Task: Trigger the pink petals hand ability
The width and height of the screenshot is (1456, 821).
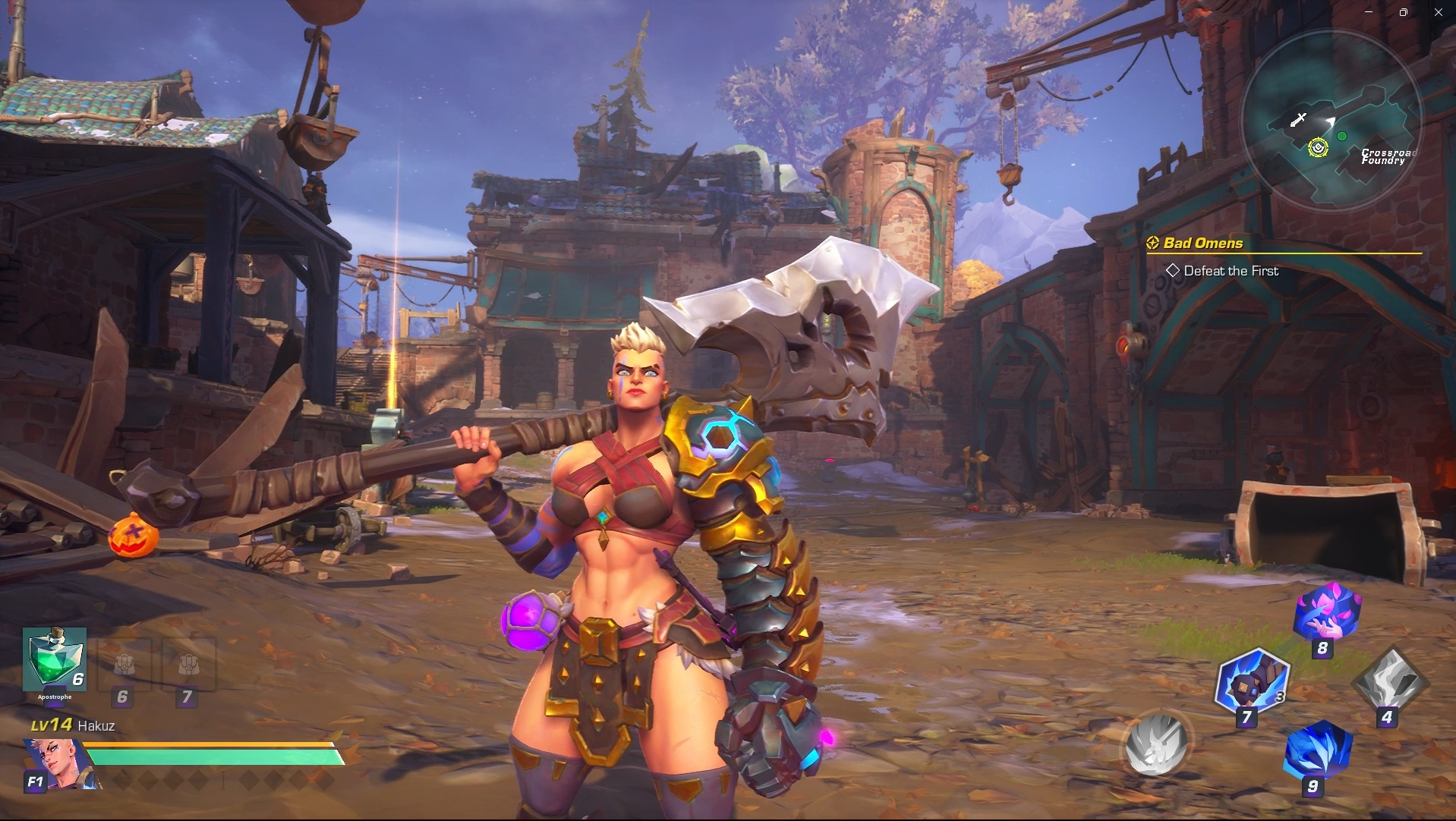Action: click(x=1327, y=612)
